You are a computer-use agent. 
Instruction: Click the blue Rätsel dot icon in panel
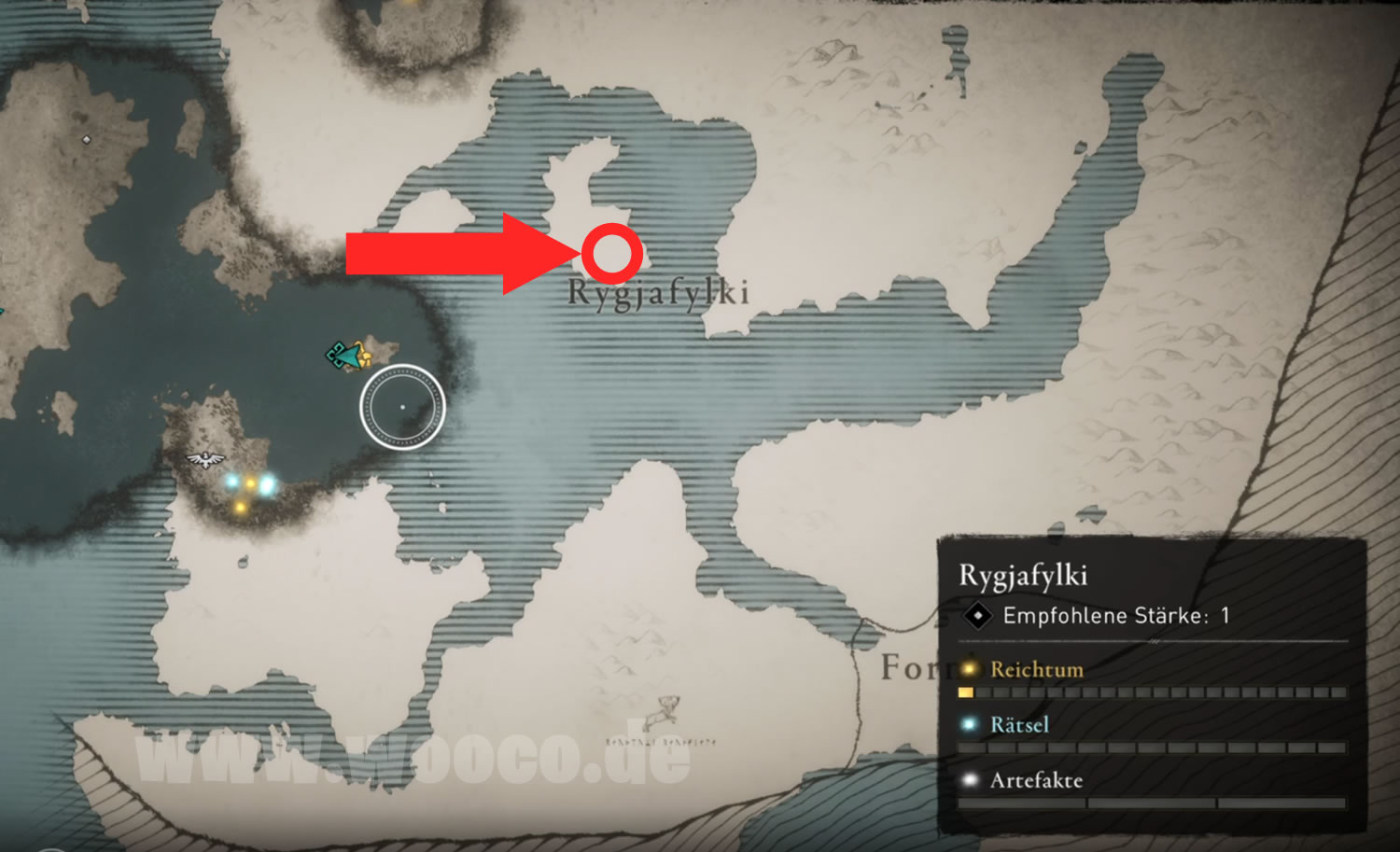point(970,725)
